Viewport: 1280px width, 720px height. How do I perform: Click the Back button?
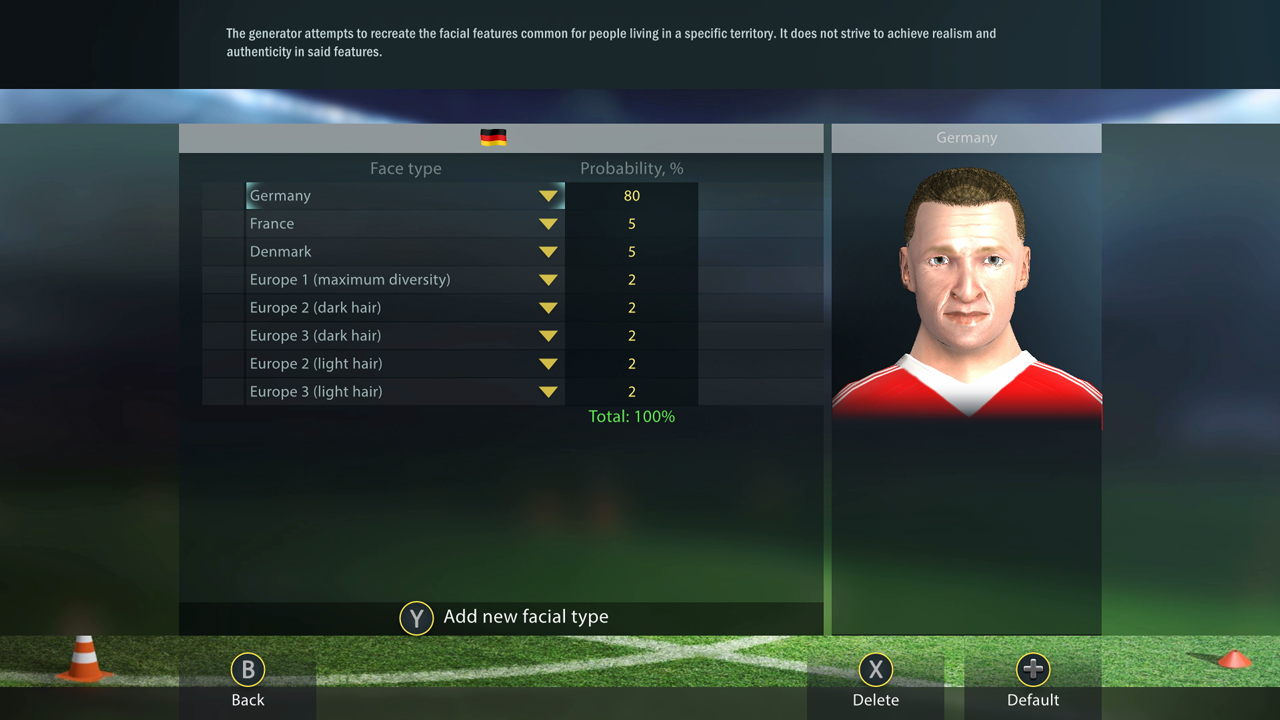(247, 699)
